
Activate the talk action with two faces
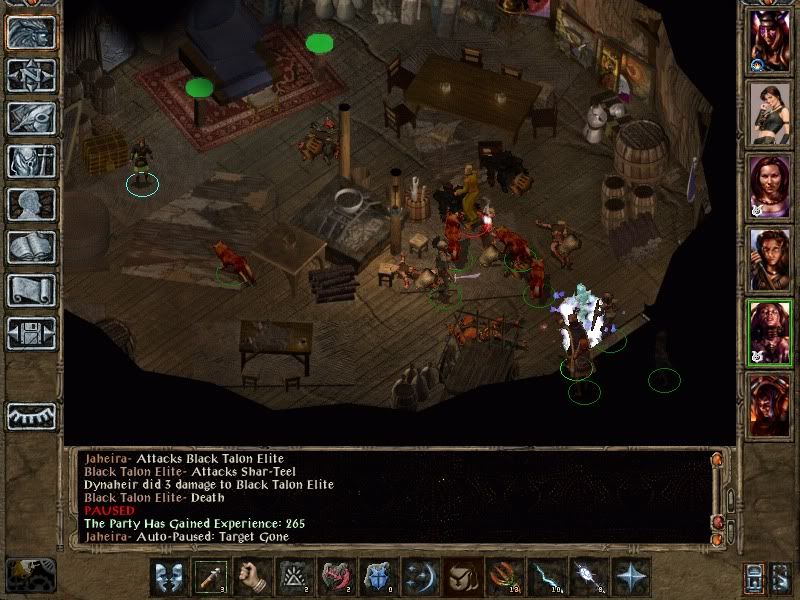(170, 578)
